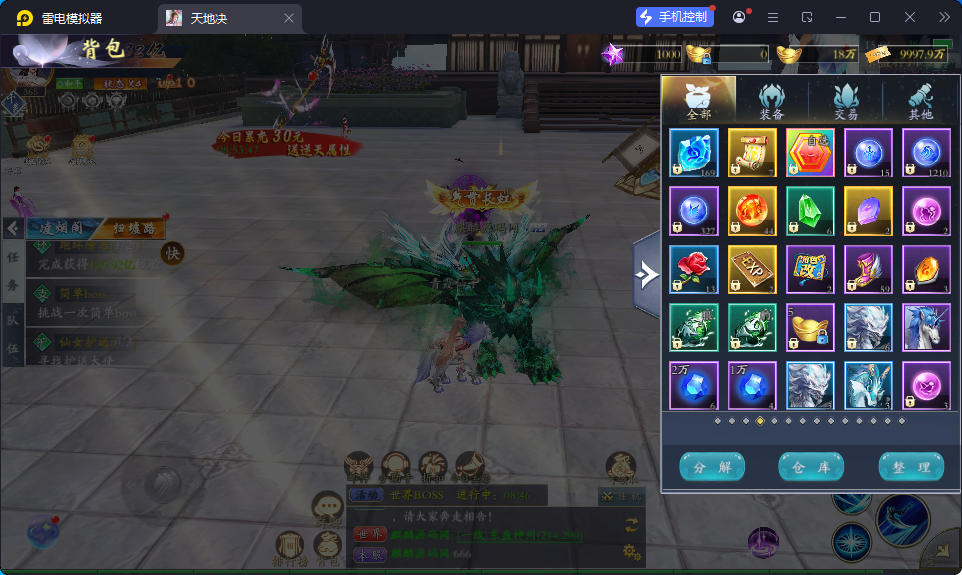Screen dimensions: 962x575
Task: Select the red rose item slot
Action: (693, 270)
